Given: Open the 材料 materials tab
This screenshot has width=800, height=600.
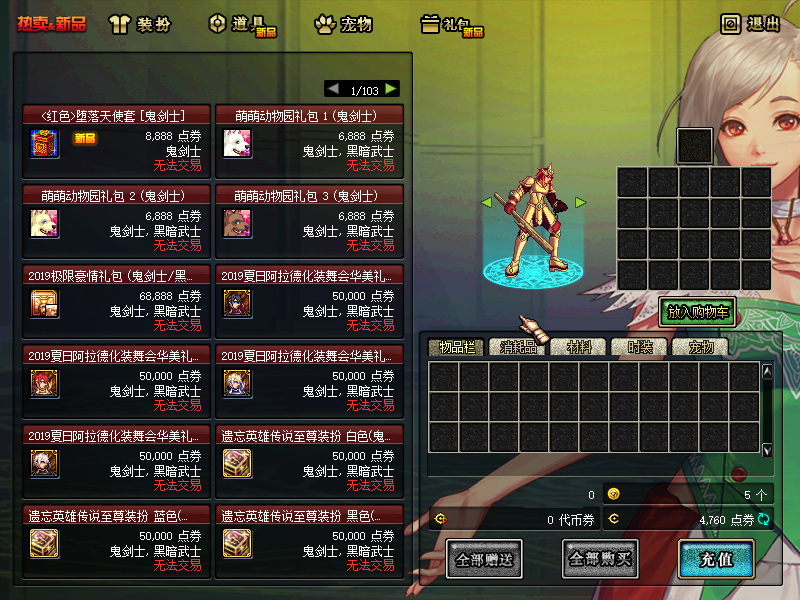Looking at the screenshot, I should pos(580,347).
